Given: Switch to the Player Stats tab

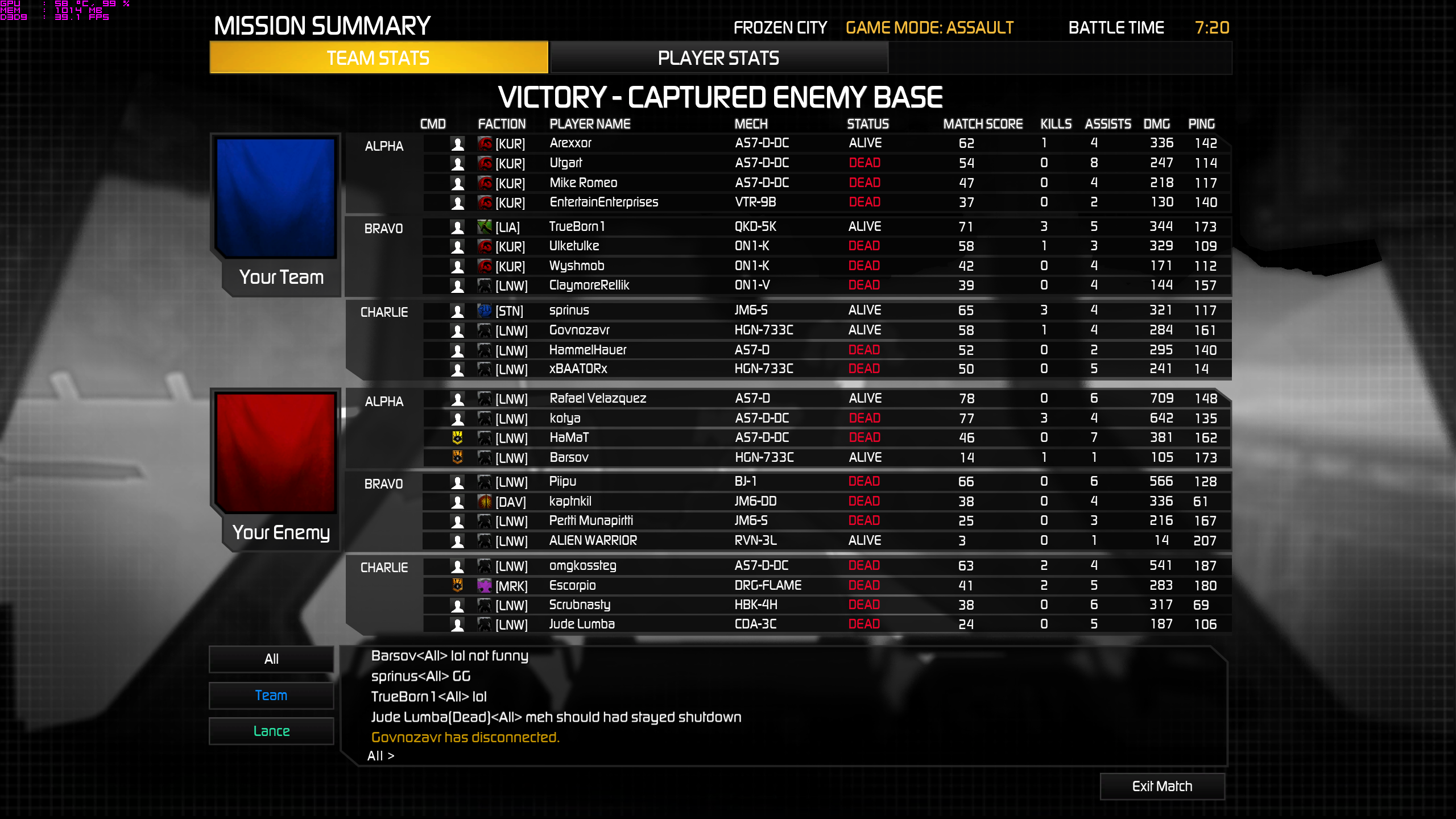Looking at the screenshot, I should pyautogui.click(x=718, y=58).
